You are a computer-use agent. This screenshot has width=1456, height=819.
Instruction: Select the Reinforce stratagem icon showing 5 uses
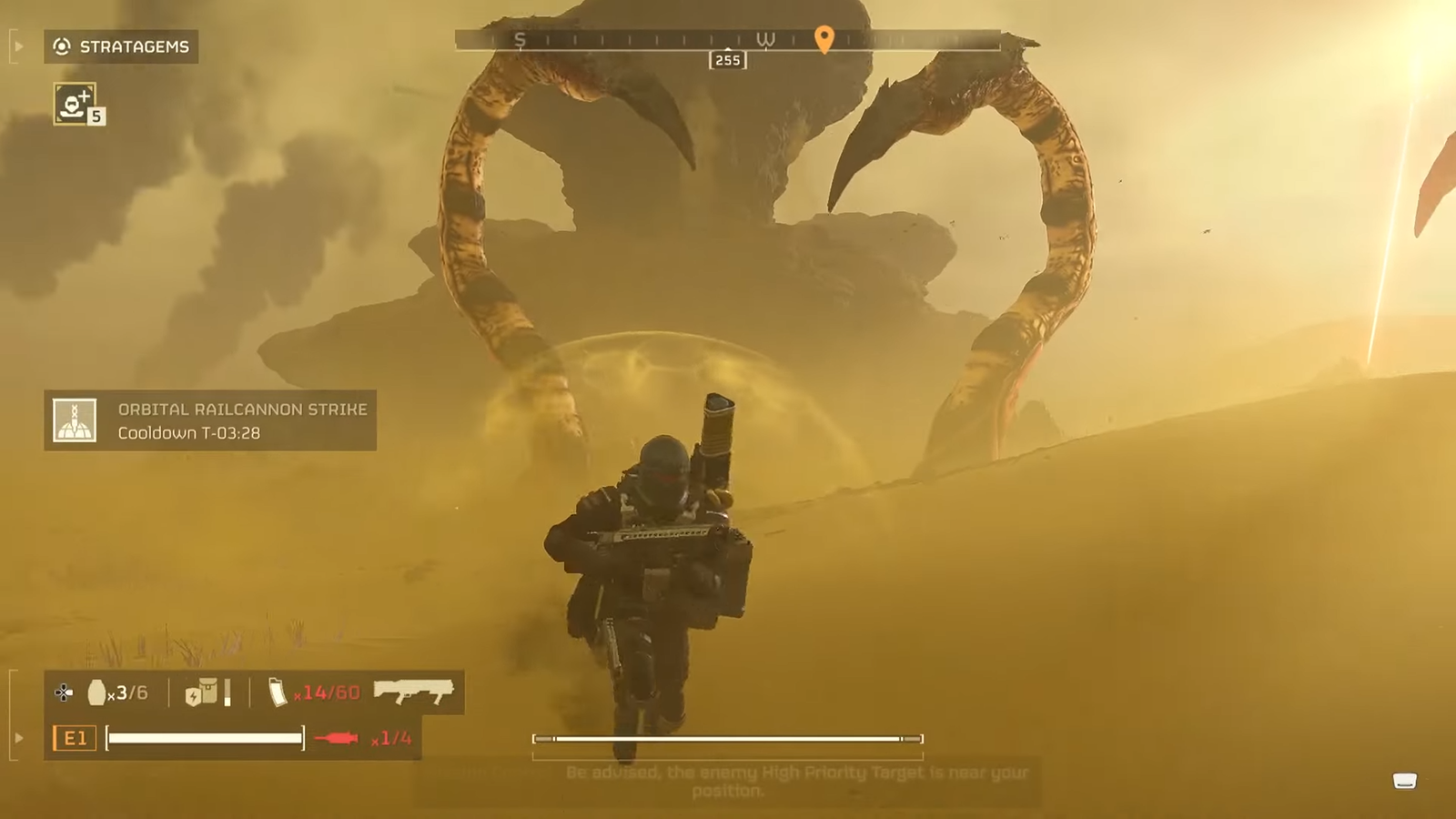click(76, 103)
